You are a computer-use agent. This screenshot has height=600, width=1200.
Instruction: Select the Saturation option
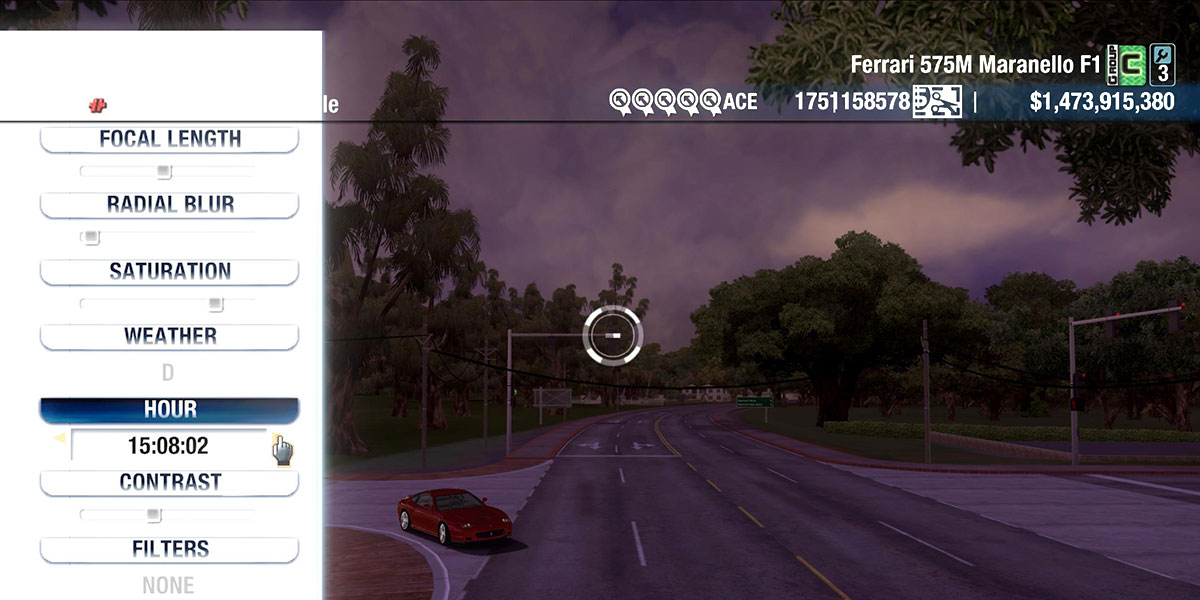pyautogui.click(x=169, y=271)
